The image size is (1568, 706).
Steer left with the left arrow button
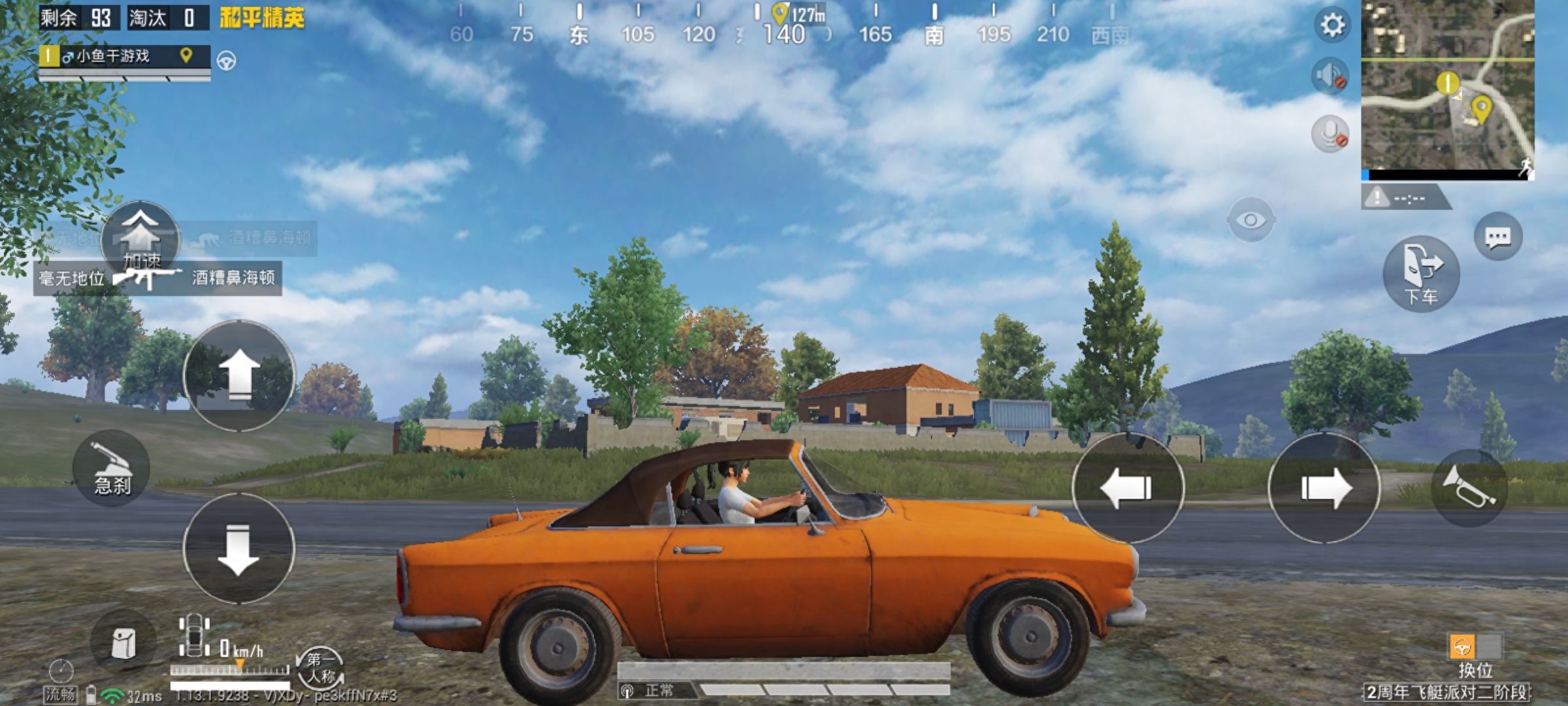click(1128, 488)
